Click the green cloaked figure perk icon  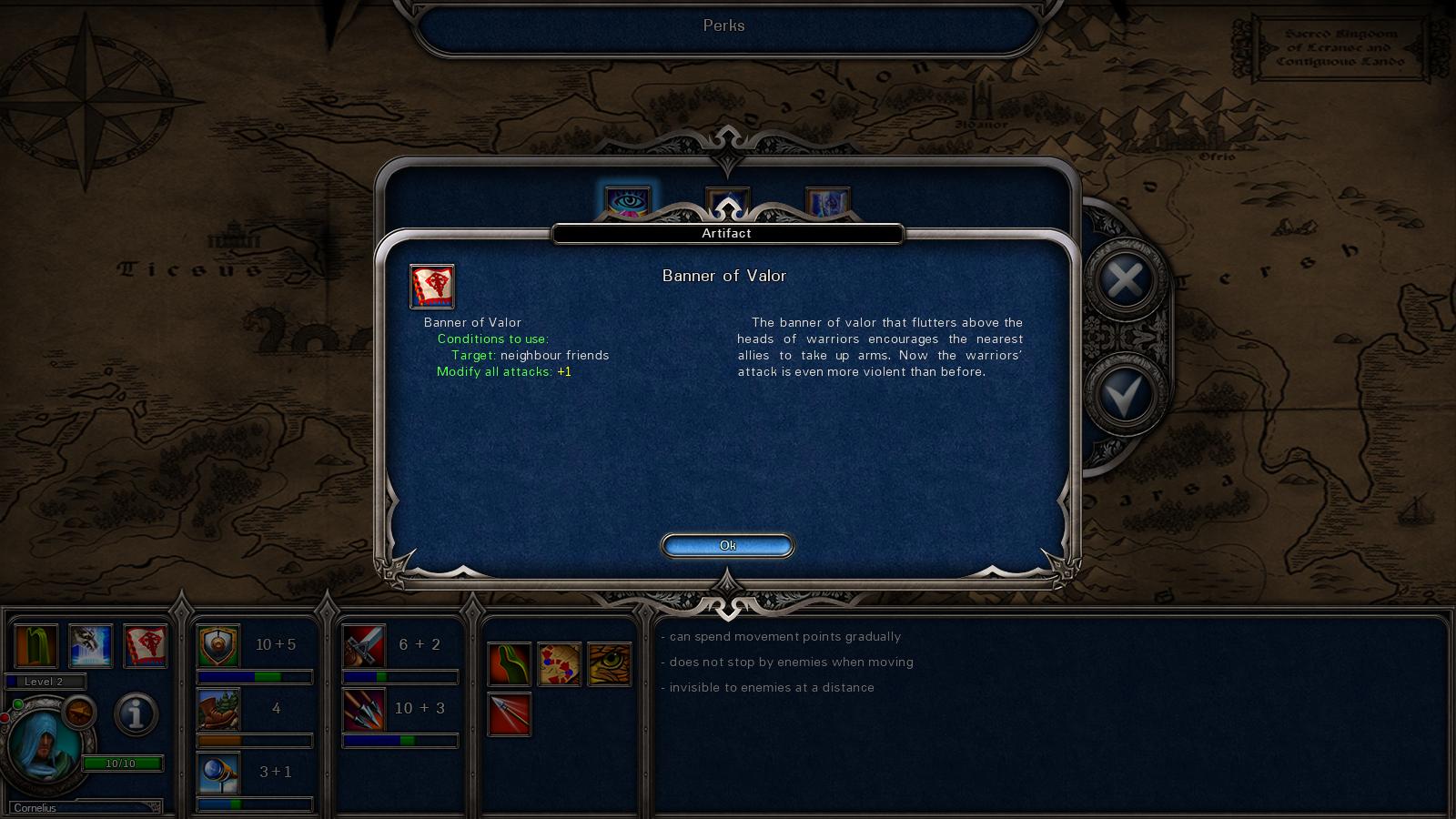tap(510, 664)
